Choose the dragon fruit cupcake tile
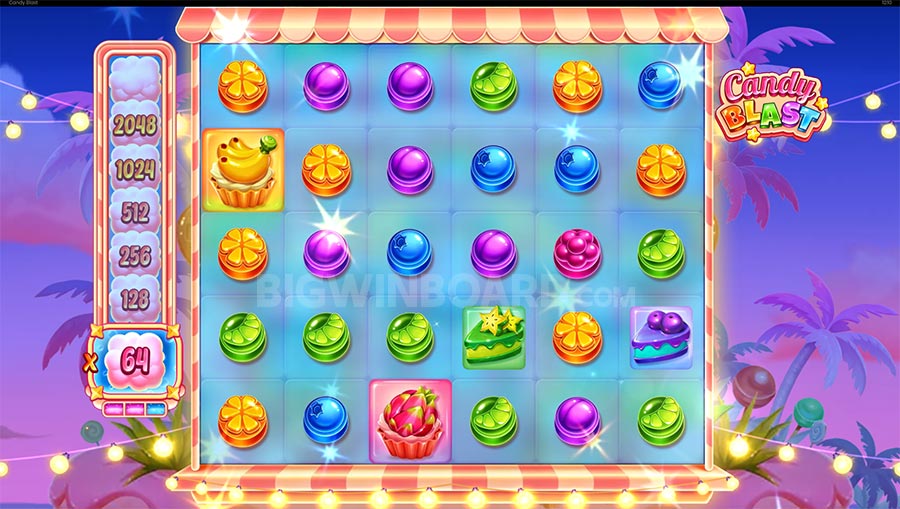The image size is (900, 509). click(x=410, y=420)
